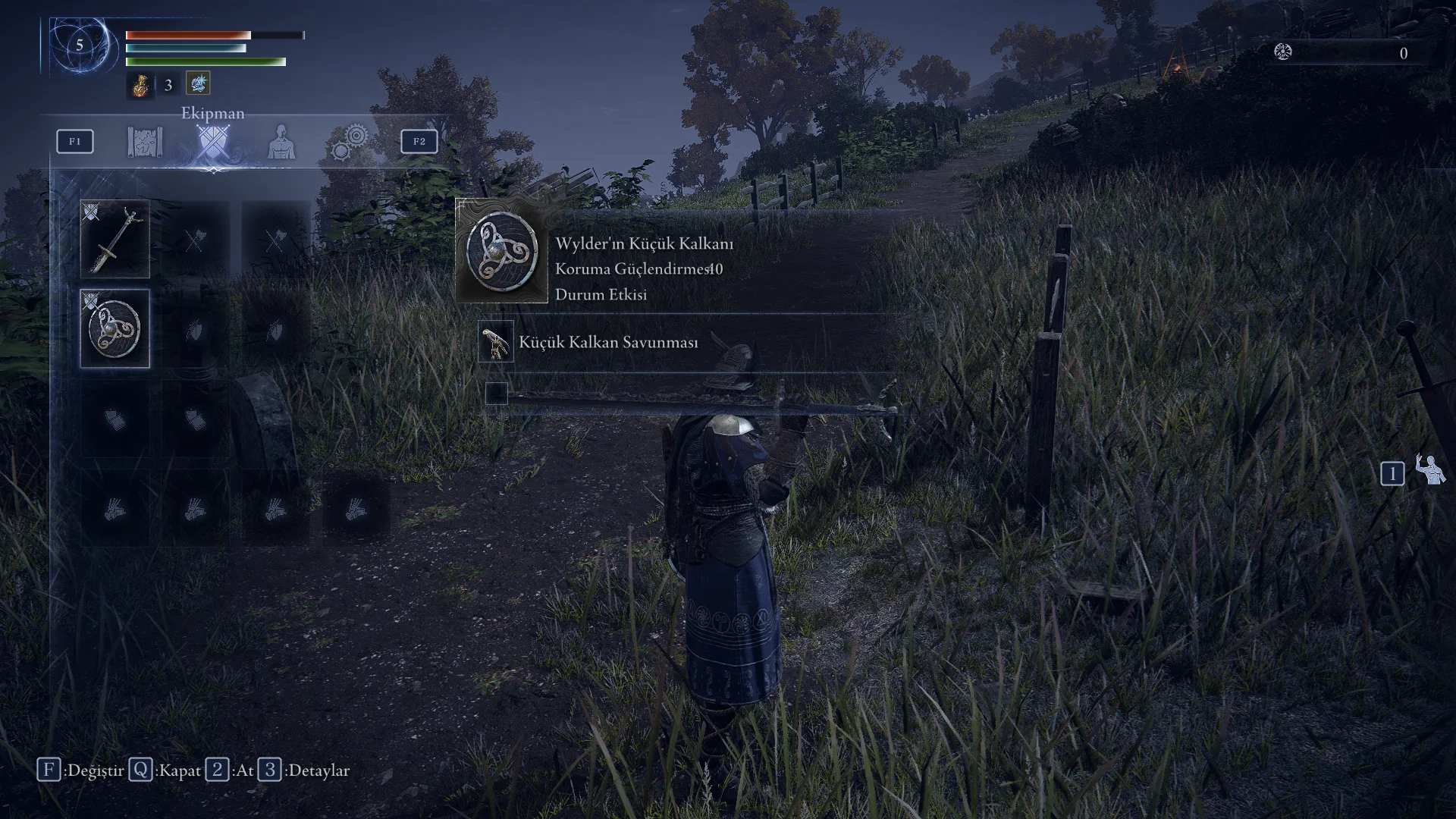1456x819 pixels.
Task: Click the blue ability icon beside the flask
Action: coord(198,83)
